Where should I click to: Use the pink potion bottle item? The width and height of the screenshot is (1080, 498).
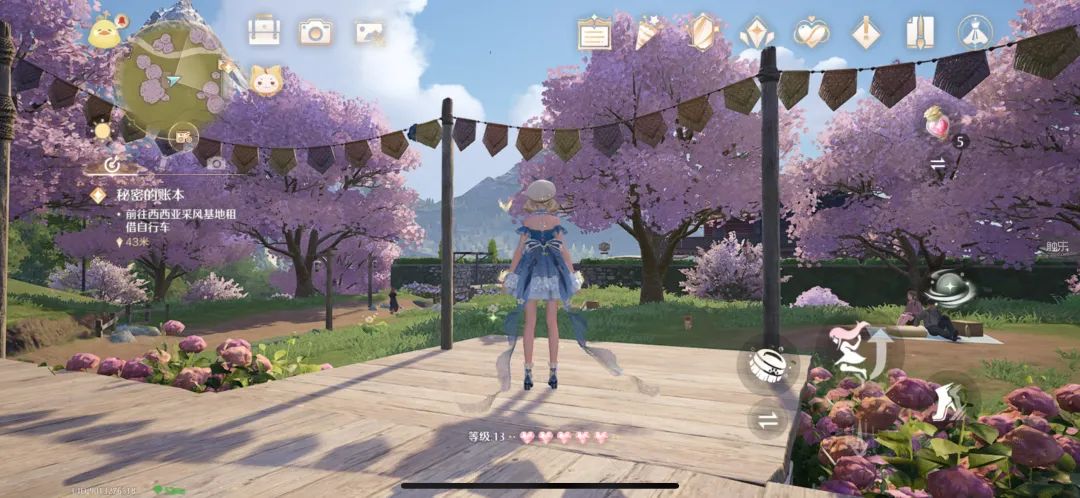[x=938, y=124]
